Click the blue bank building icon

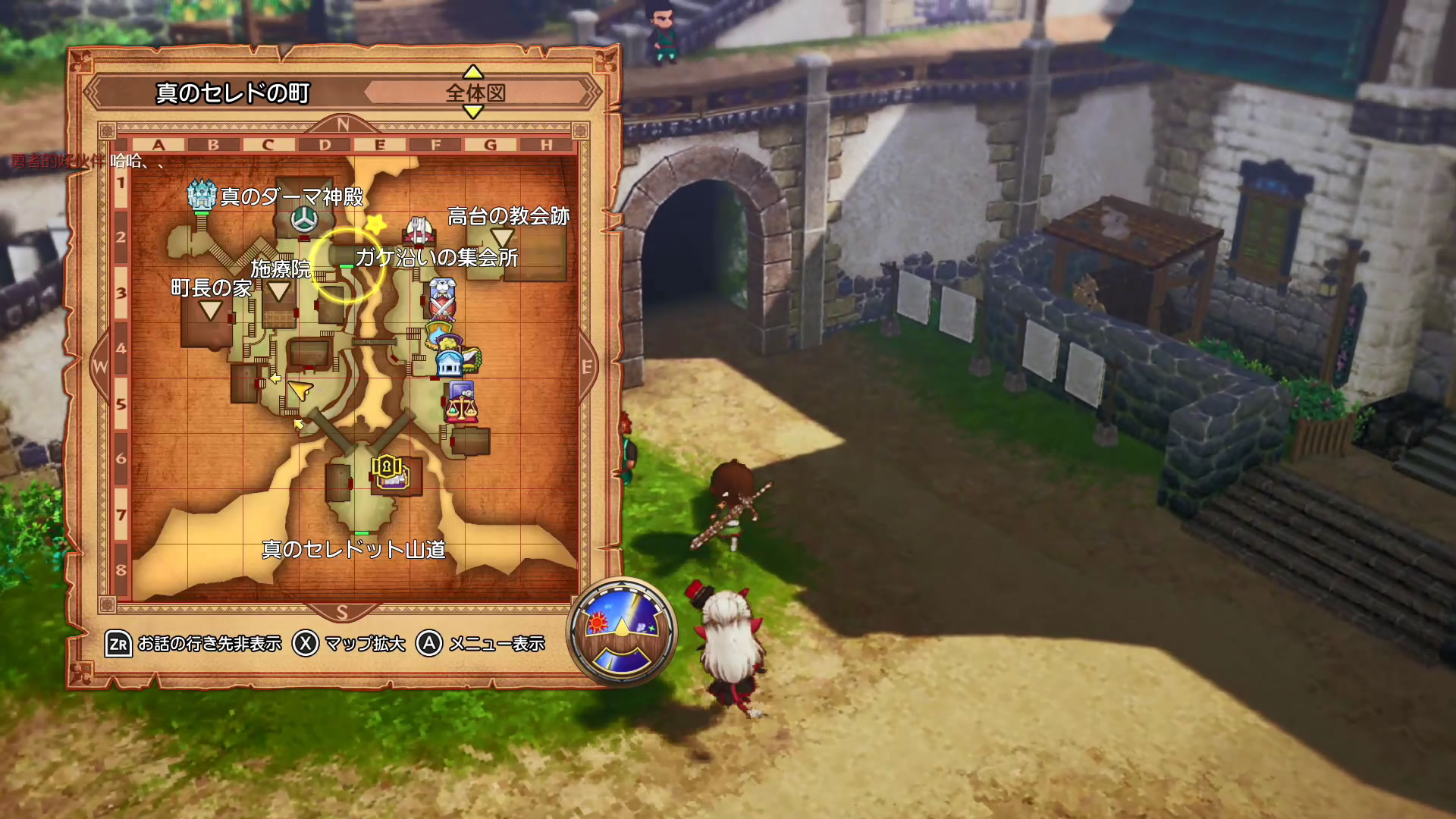point(450,364)
